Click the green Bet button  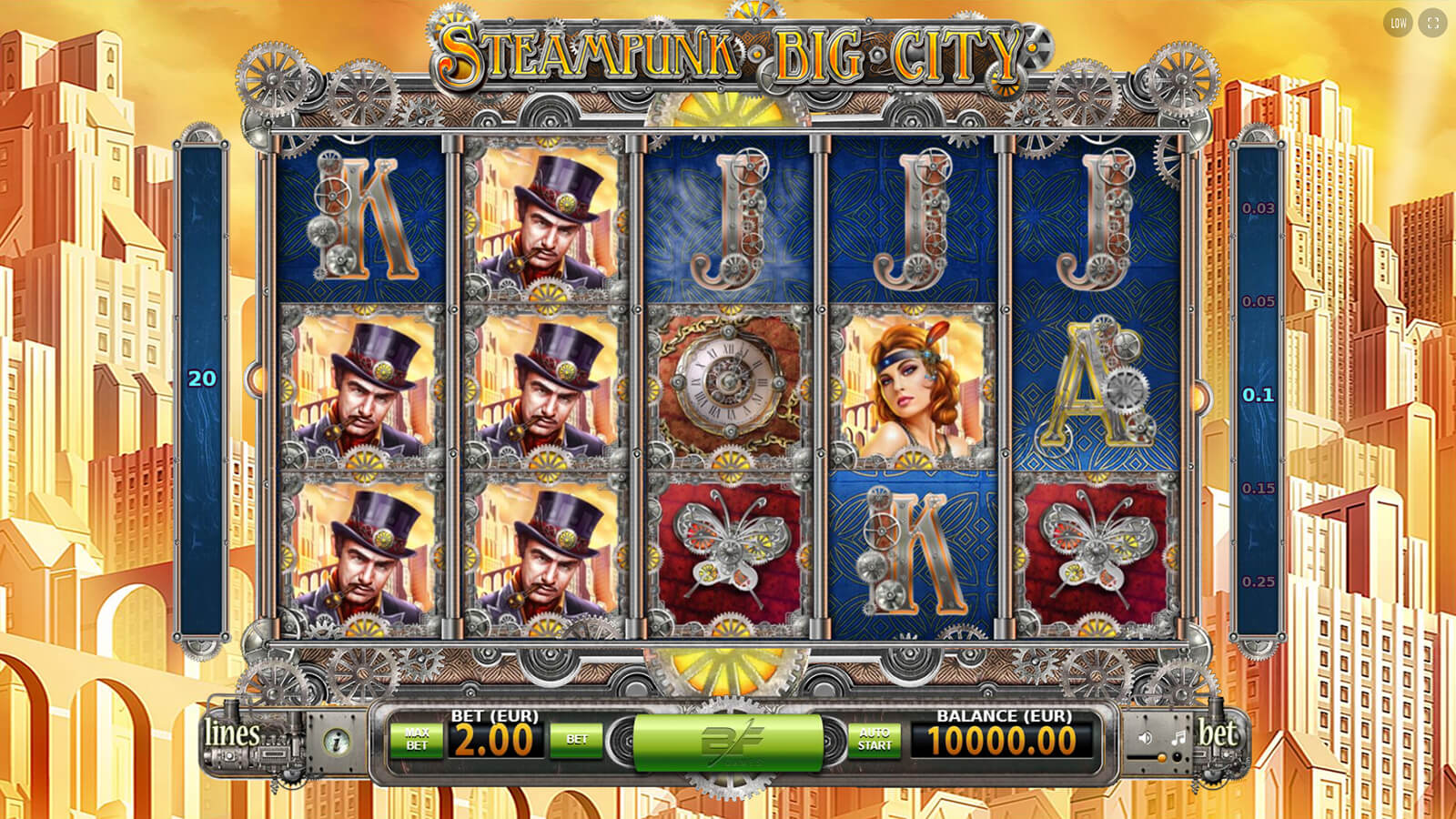(x=576, y=739)
